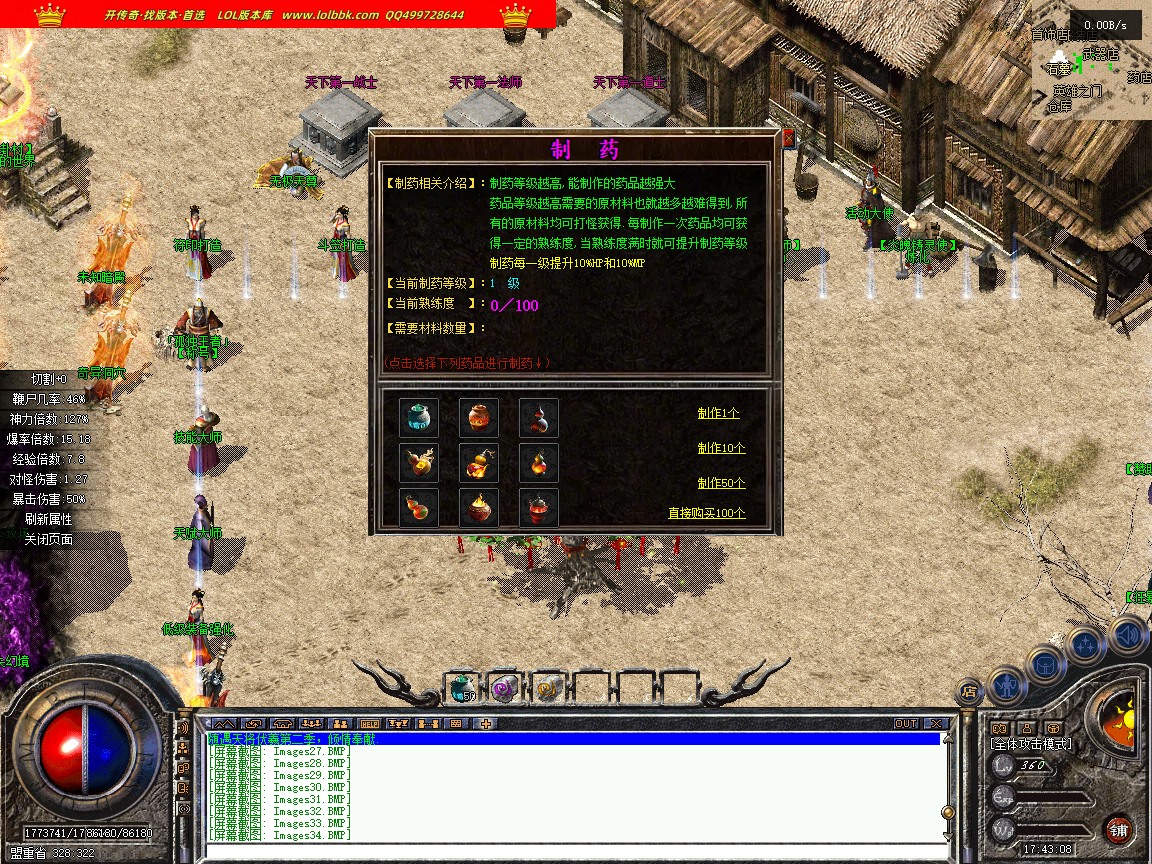Open the 店 shop button
The image size is (1152, 864).
coord(968,690)
